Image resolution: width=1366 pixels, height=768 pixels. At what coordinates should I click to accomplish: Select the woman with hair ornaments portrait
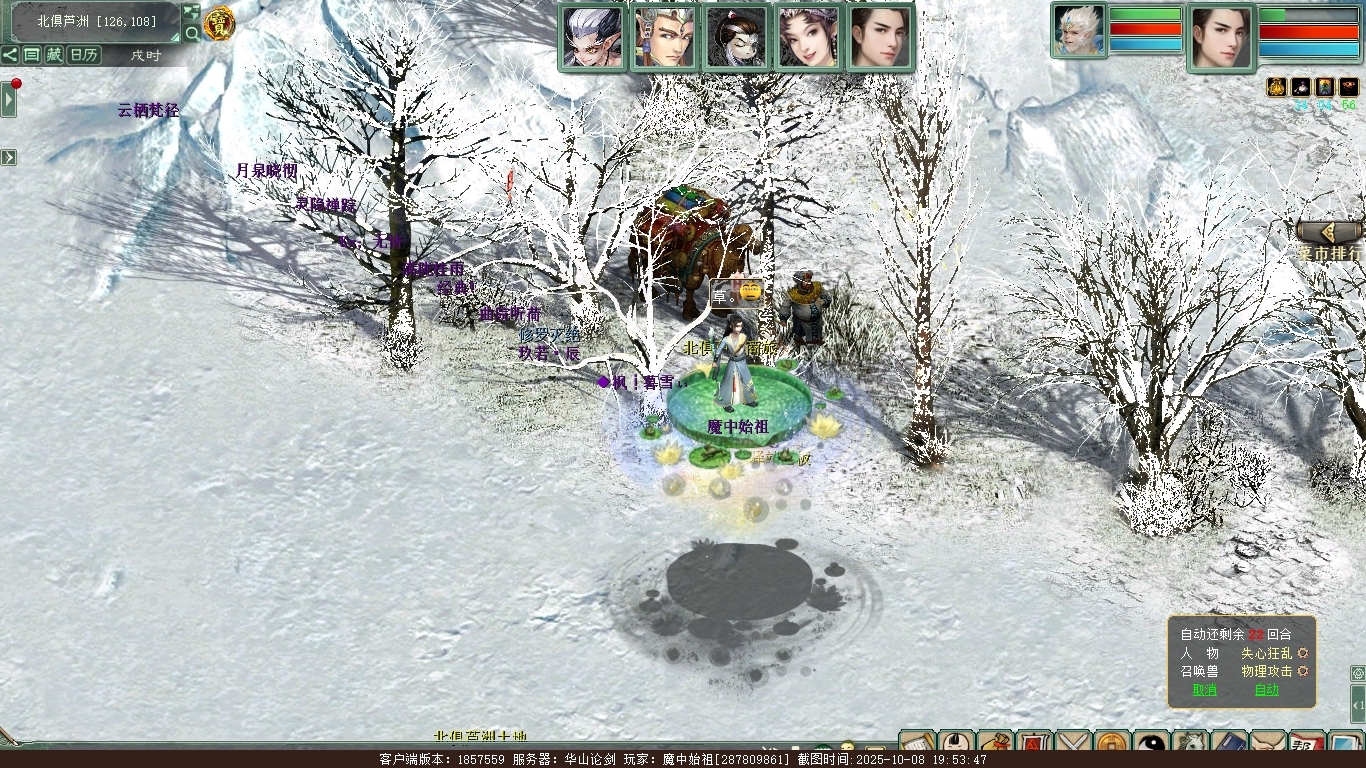(808, 38)
